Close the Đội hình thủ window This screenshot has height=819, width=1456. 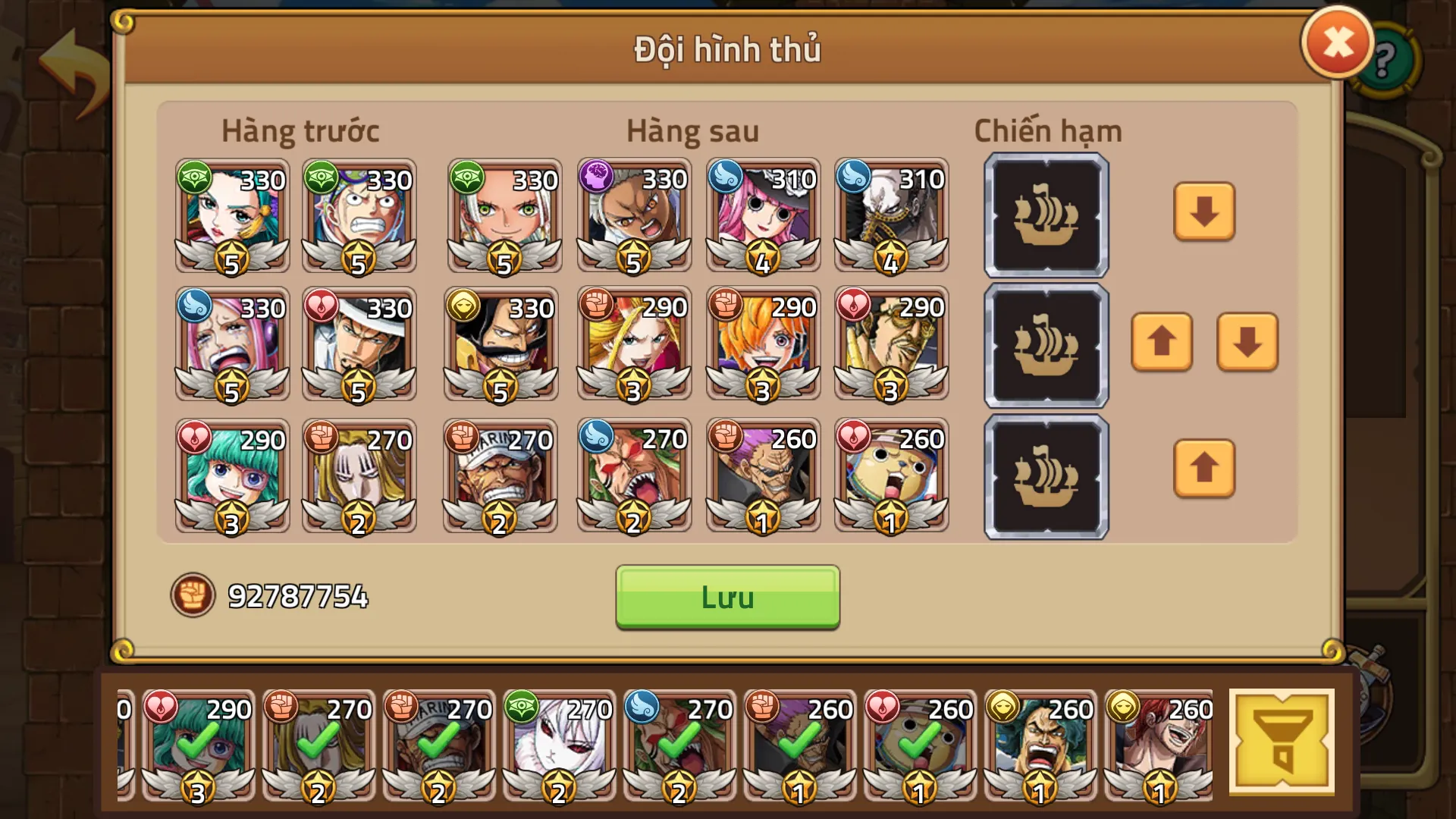pos(1337,42)
